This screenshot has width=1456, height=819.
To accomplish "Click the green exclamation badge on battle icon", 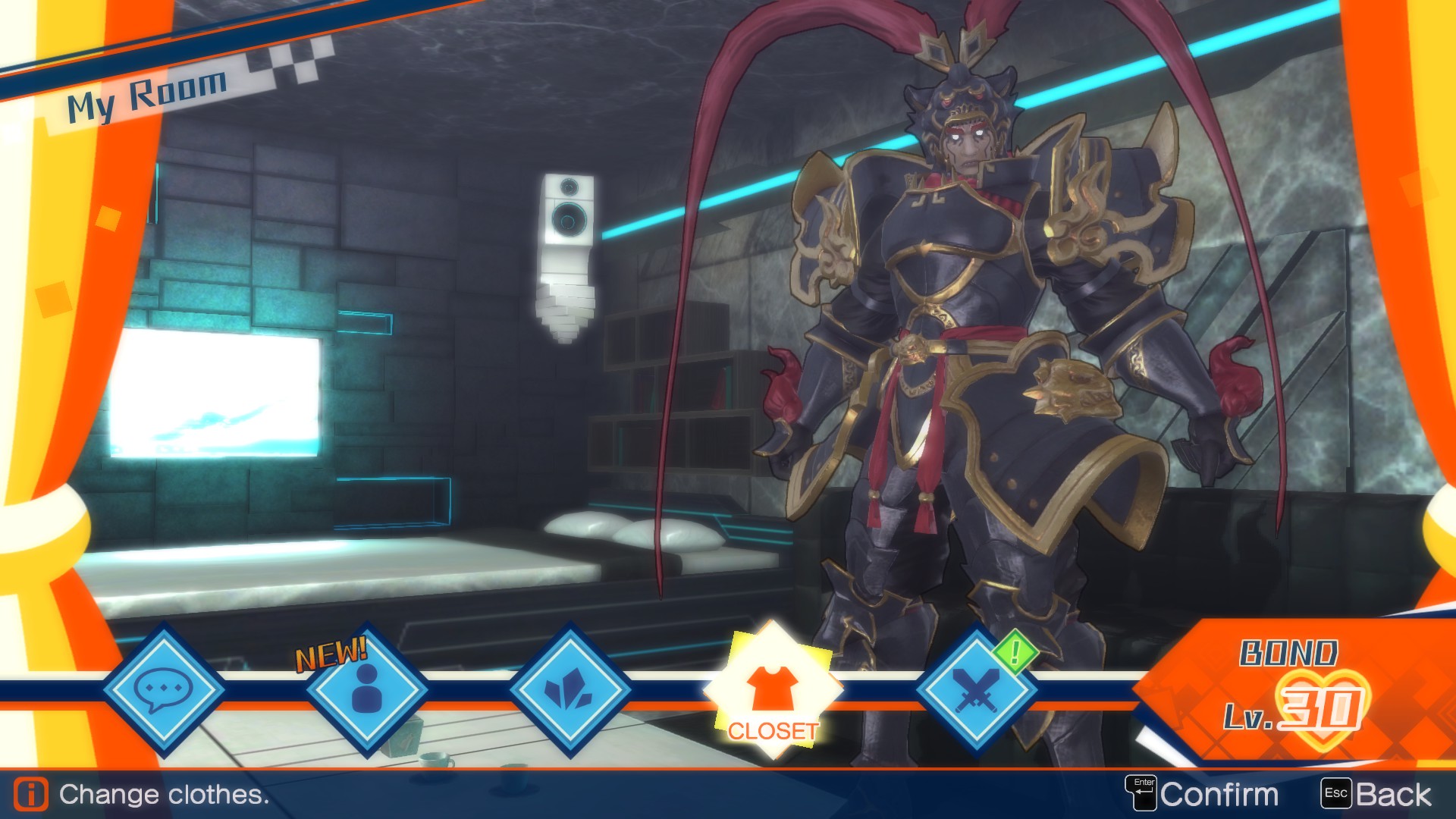I will 1015,652.
